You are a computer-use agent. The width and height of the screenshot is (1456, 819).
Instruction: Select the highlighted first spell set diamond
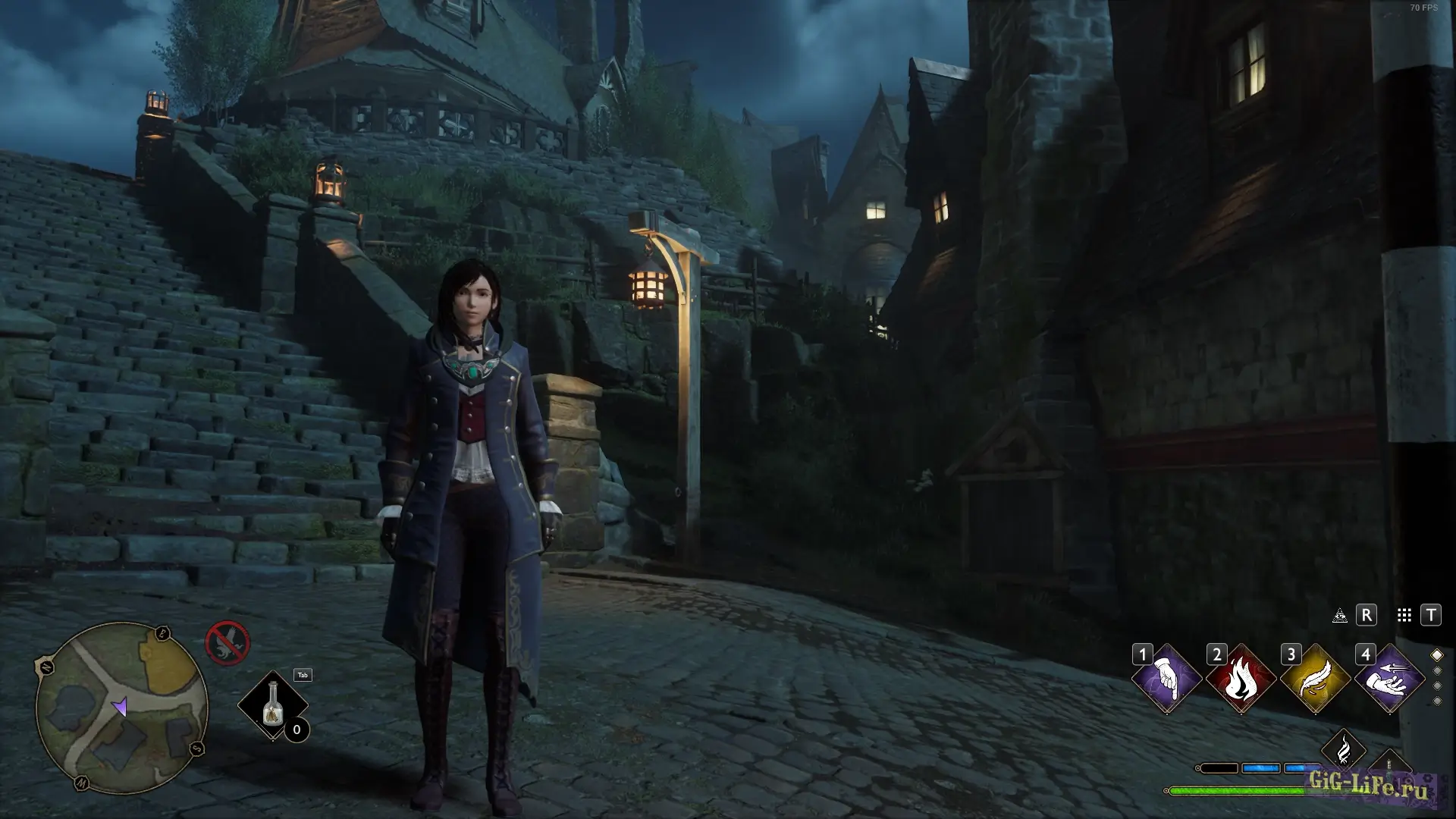click(1437, 655)
